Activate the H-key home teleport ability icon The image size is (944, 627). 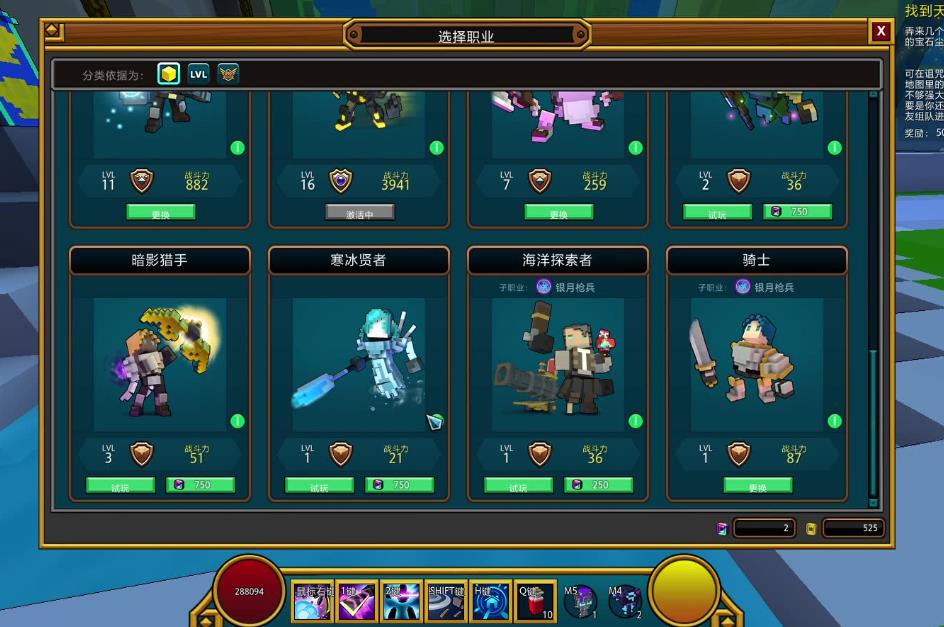pyautogui.click(x=490, y=602)
